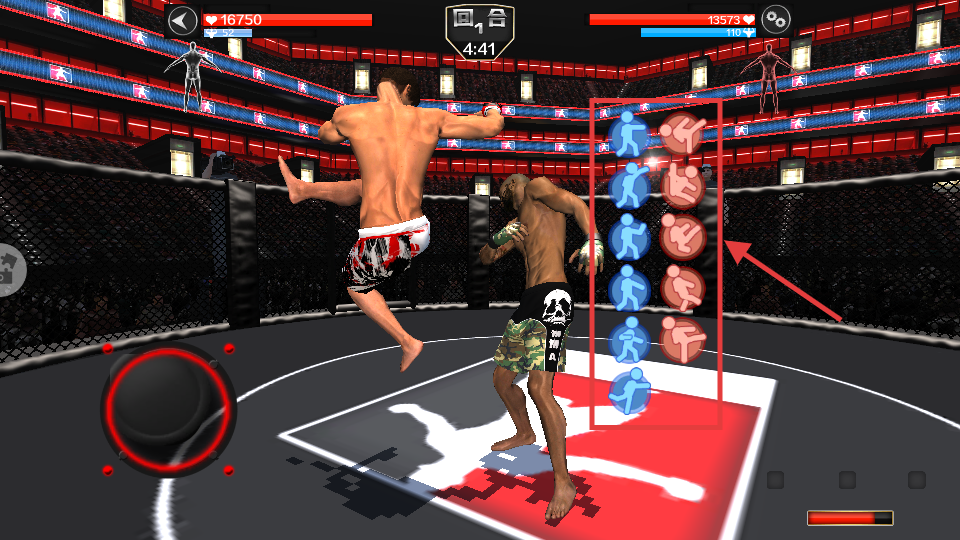Use the blue running punch move
This screenshot has height=540, width=960.
point(629,388)
